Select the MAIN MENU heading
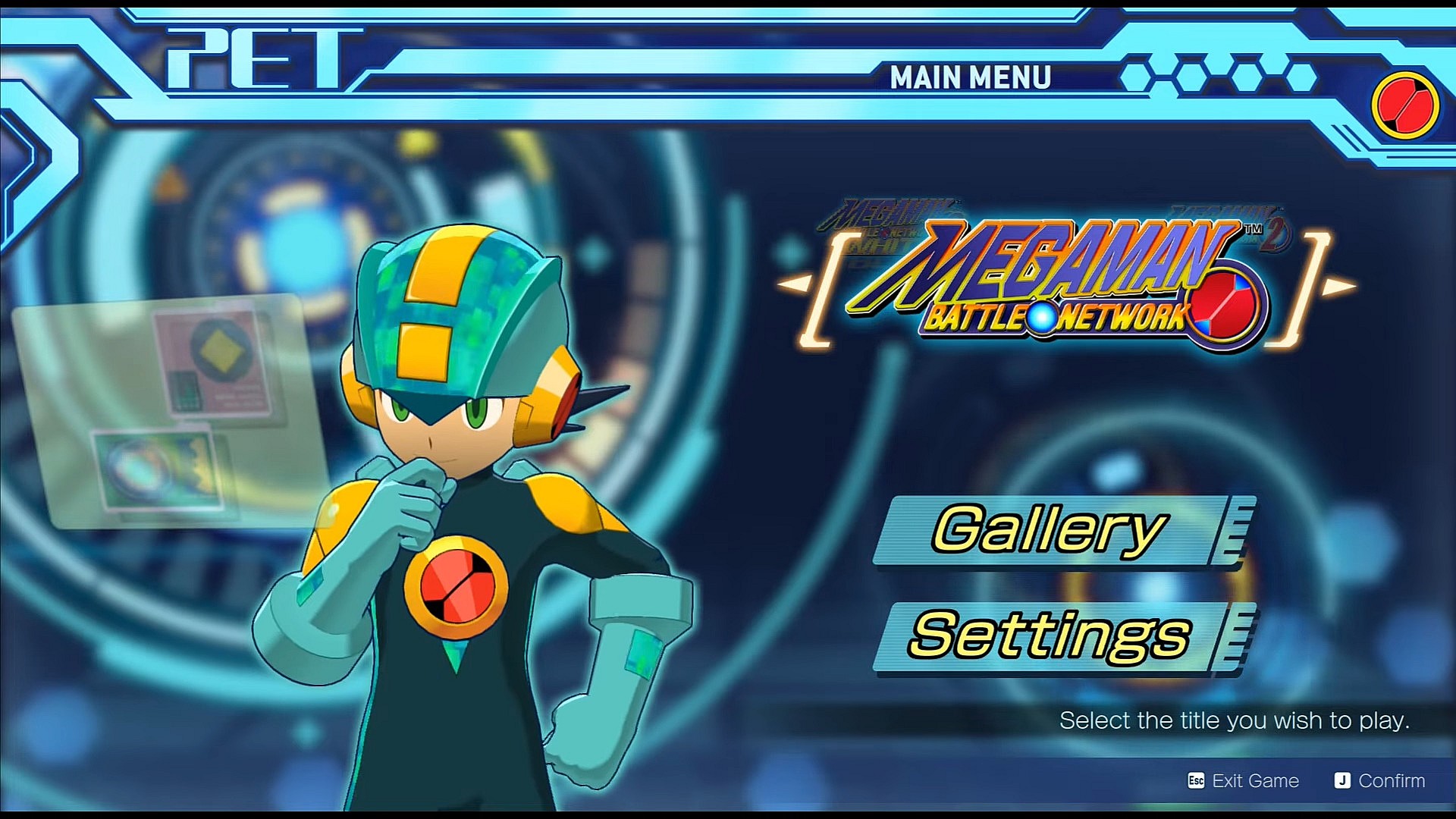Viewport: 1456px width, 819px height. coord(971,76)
